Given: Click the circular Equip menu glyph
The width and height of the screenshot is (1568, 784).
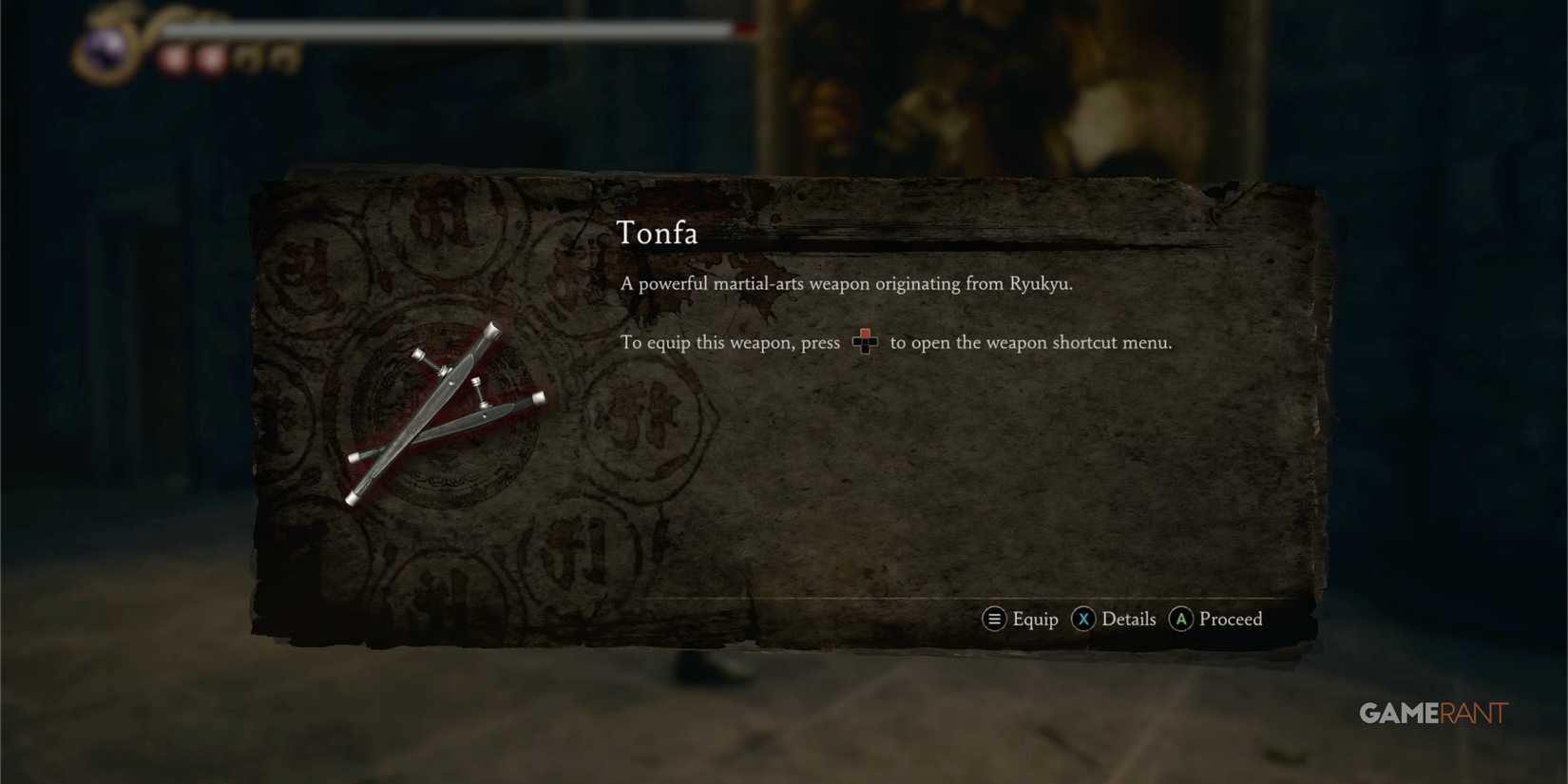Looking at the screenshot, I should coord(994,619).
